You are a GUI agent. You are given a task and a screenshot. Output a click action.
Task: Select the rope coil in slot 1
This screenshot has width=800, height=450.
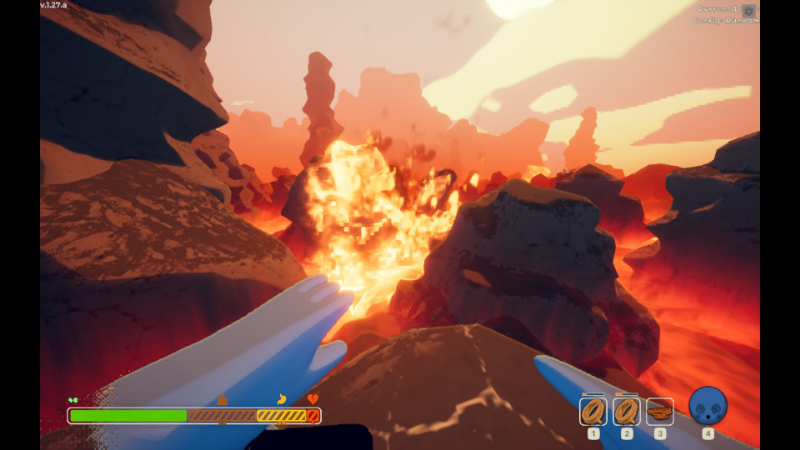point(593,410)
